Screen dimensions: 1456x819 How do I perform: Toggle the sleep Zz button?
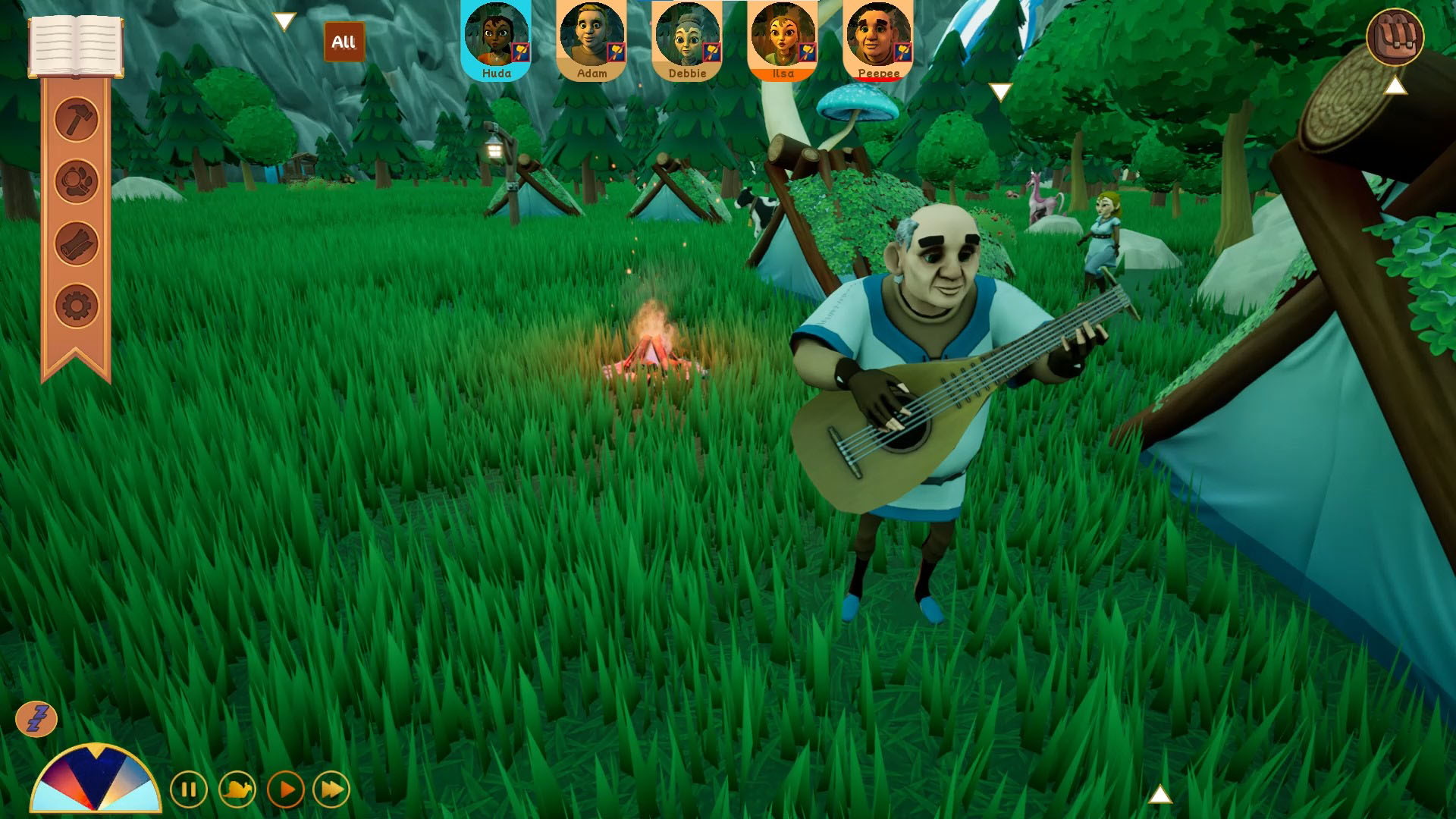[x=36, y=718]
